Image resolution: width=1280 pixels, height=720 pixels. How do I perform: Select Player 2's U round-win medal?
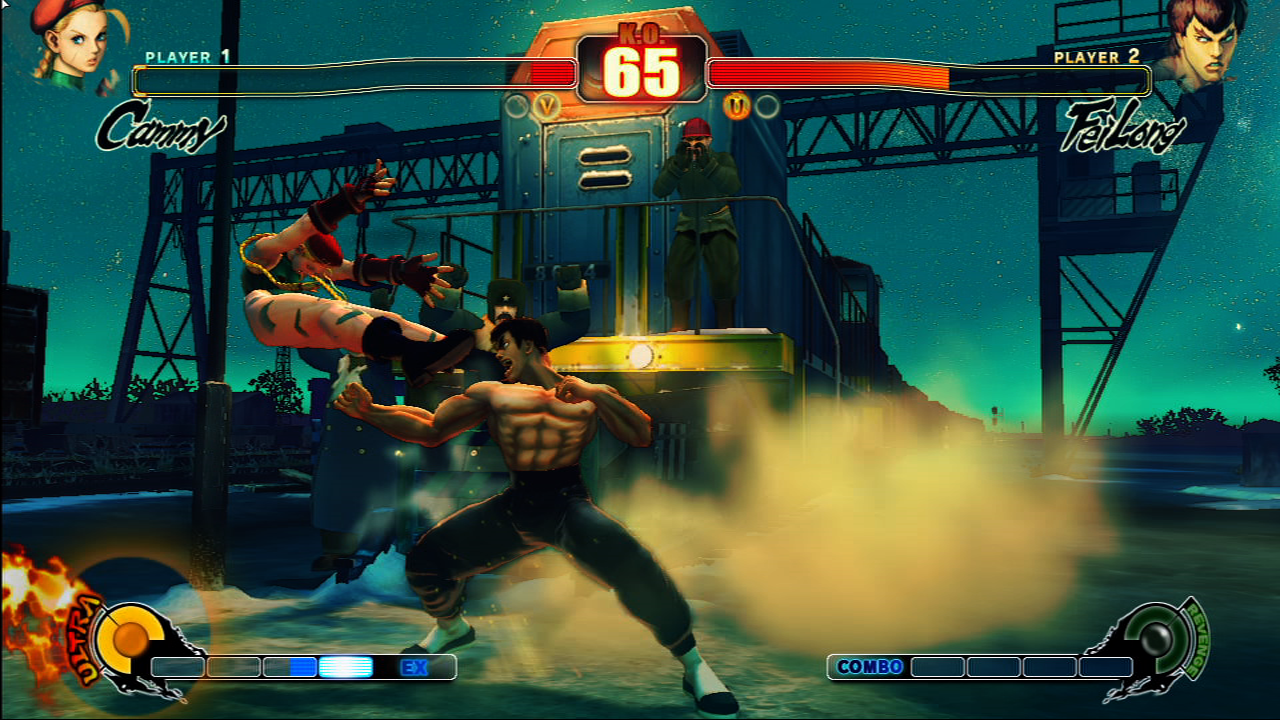tap(737, 105)
